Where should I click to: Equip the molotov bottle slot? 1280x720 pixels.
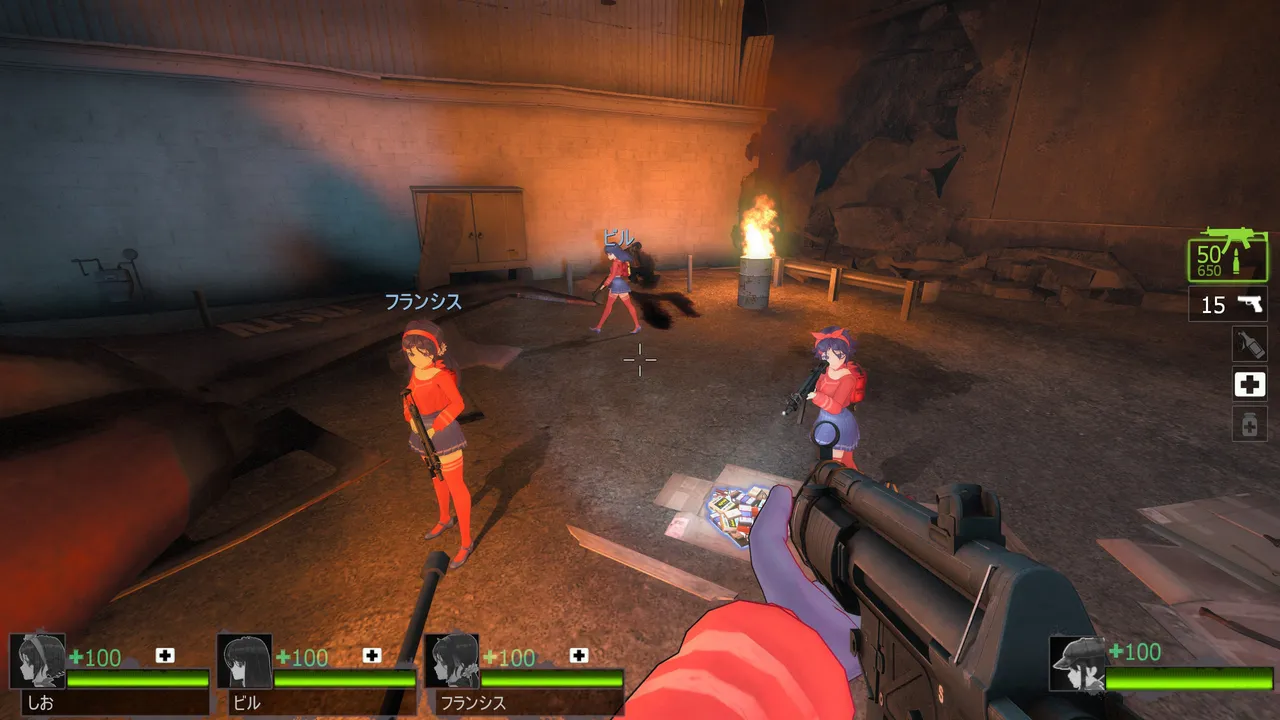pos(1249,344)
